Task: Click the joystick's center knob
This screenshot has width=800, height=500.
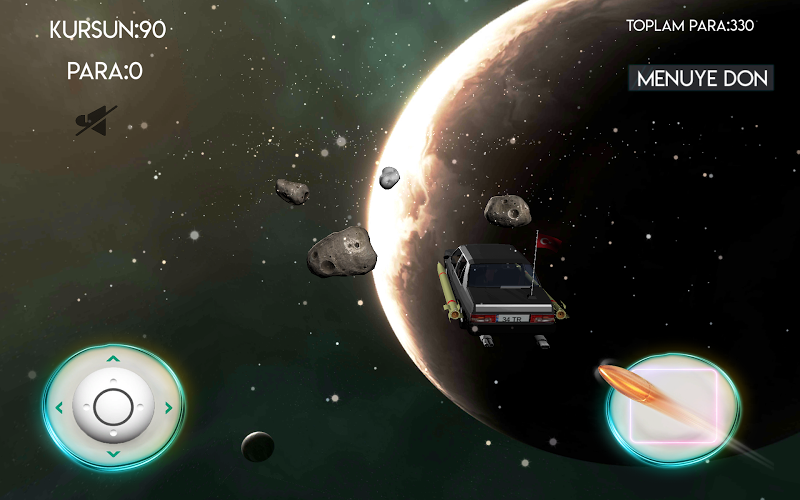Action: click(113, 407)
